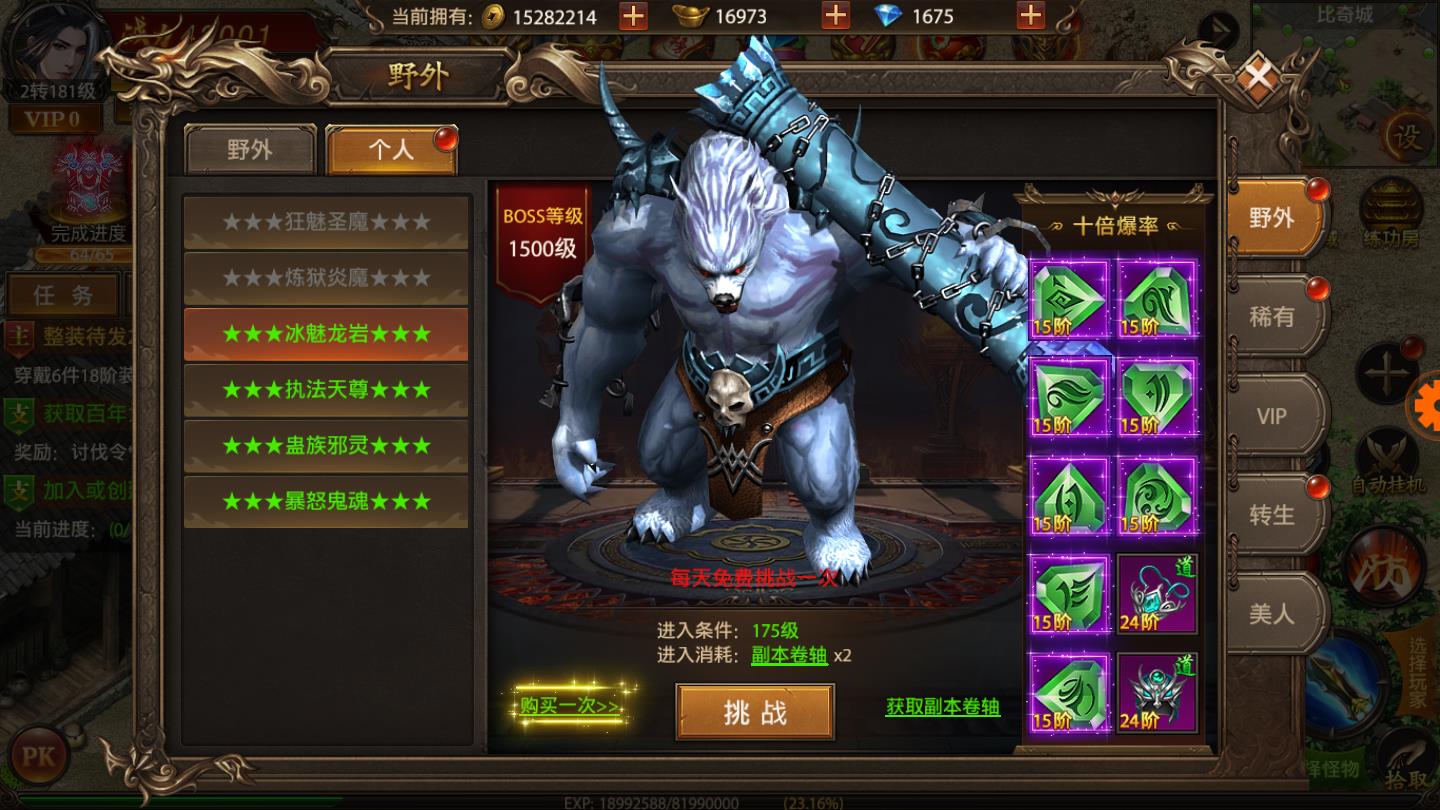Screen dimensions: 1440x810
Task: Select the 冰魅龙岩 boss entry
Action: [326, 334]
